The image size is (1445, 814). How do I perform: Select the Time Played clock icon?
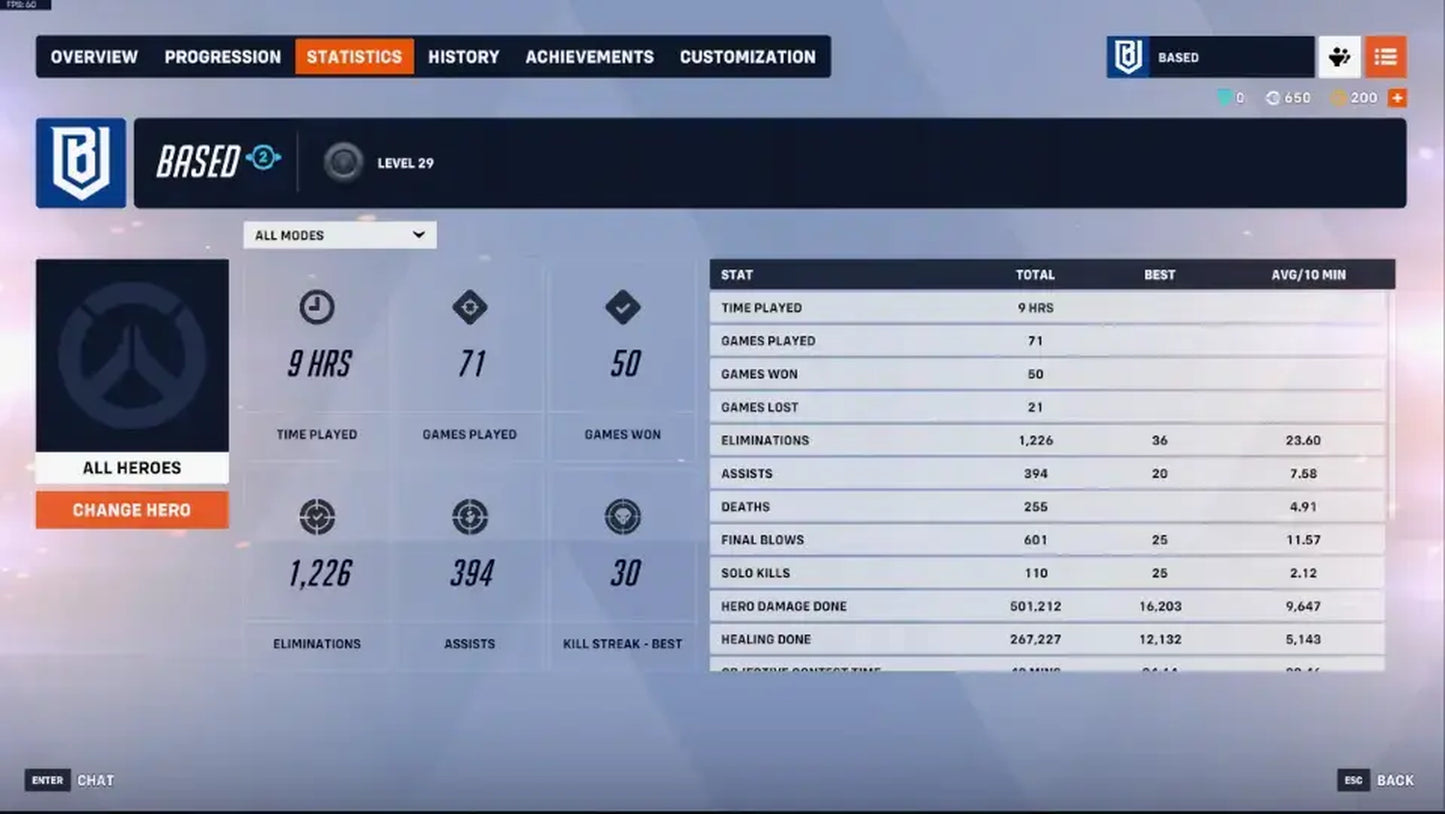coord(316,308)
